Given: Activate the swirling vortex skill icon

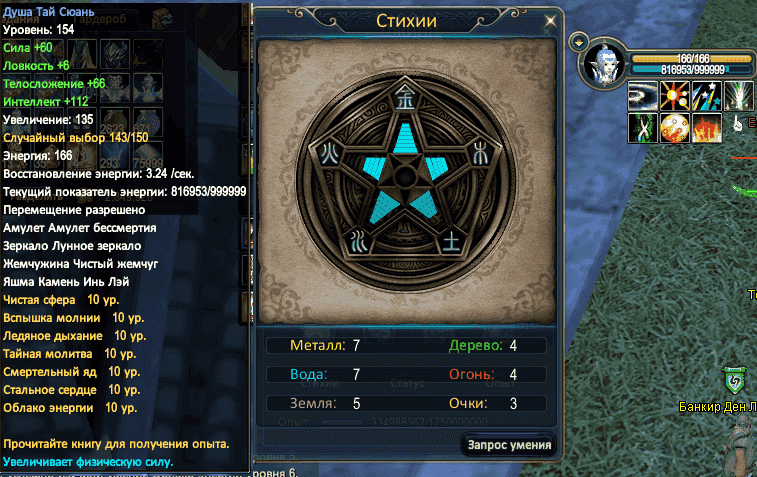Looking at the screenshot, I should (x=641, y=96).
